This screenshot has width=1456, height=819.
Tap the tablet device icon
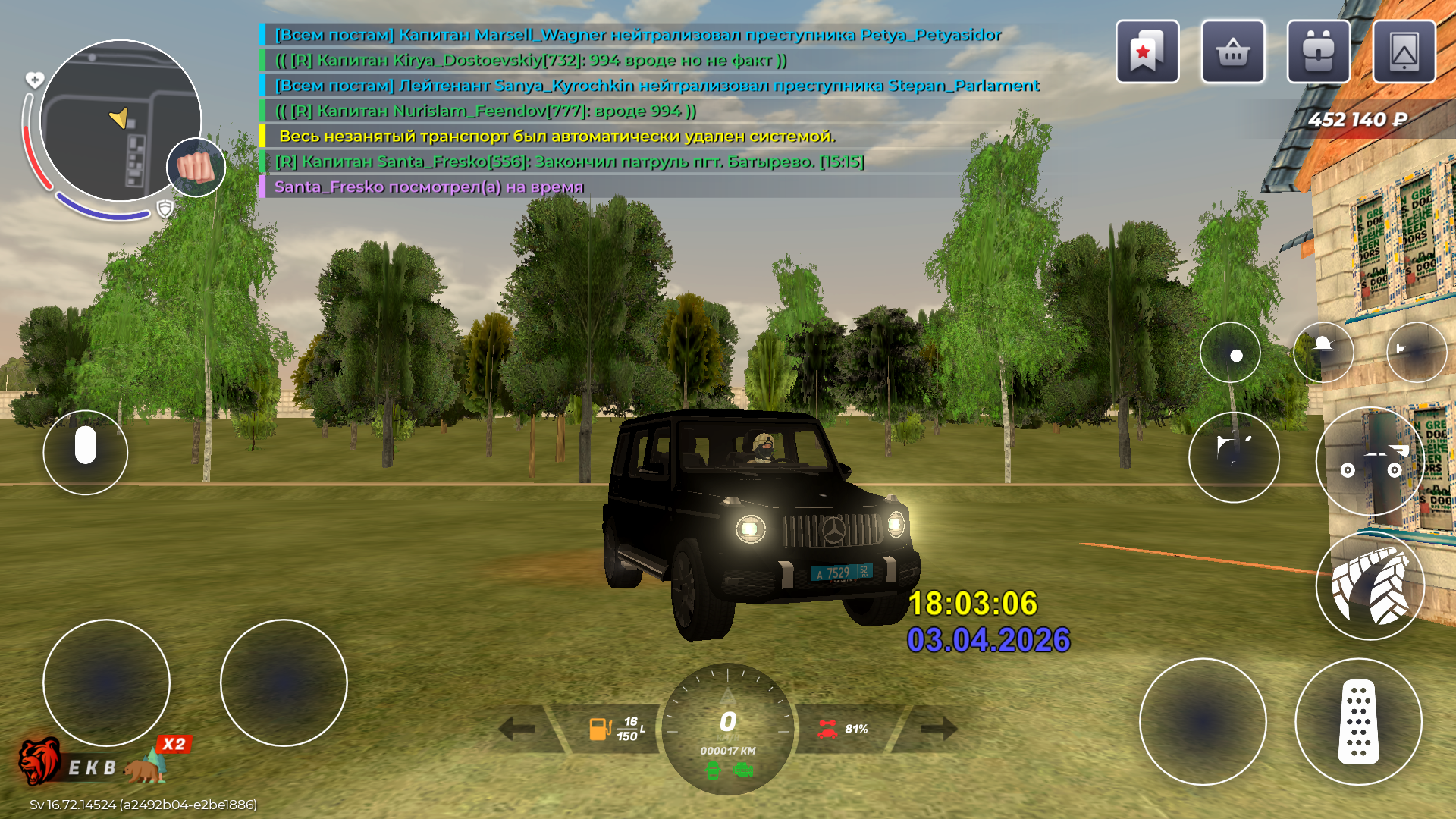pyautogui.click(x=1404, y=52)
